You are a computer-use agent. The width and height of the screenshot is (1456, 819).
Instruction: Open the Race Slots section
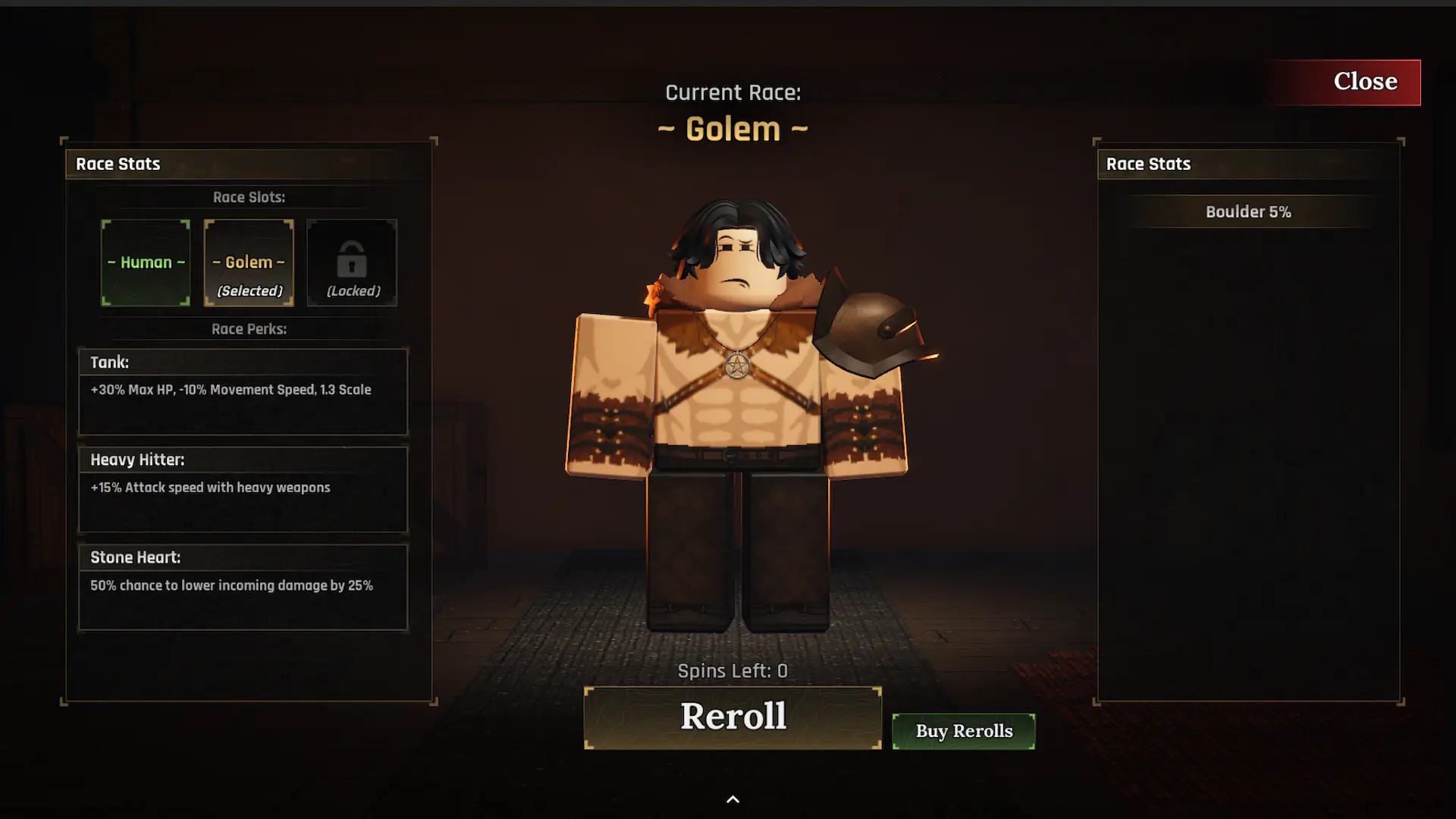click(x=249, y=196)
